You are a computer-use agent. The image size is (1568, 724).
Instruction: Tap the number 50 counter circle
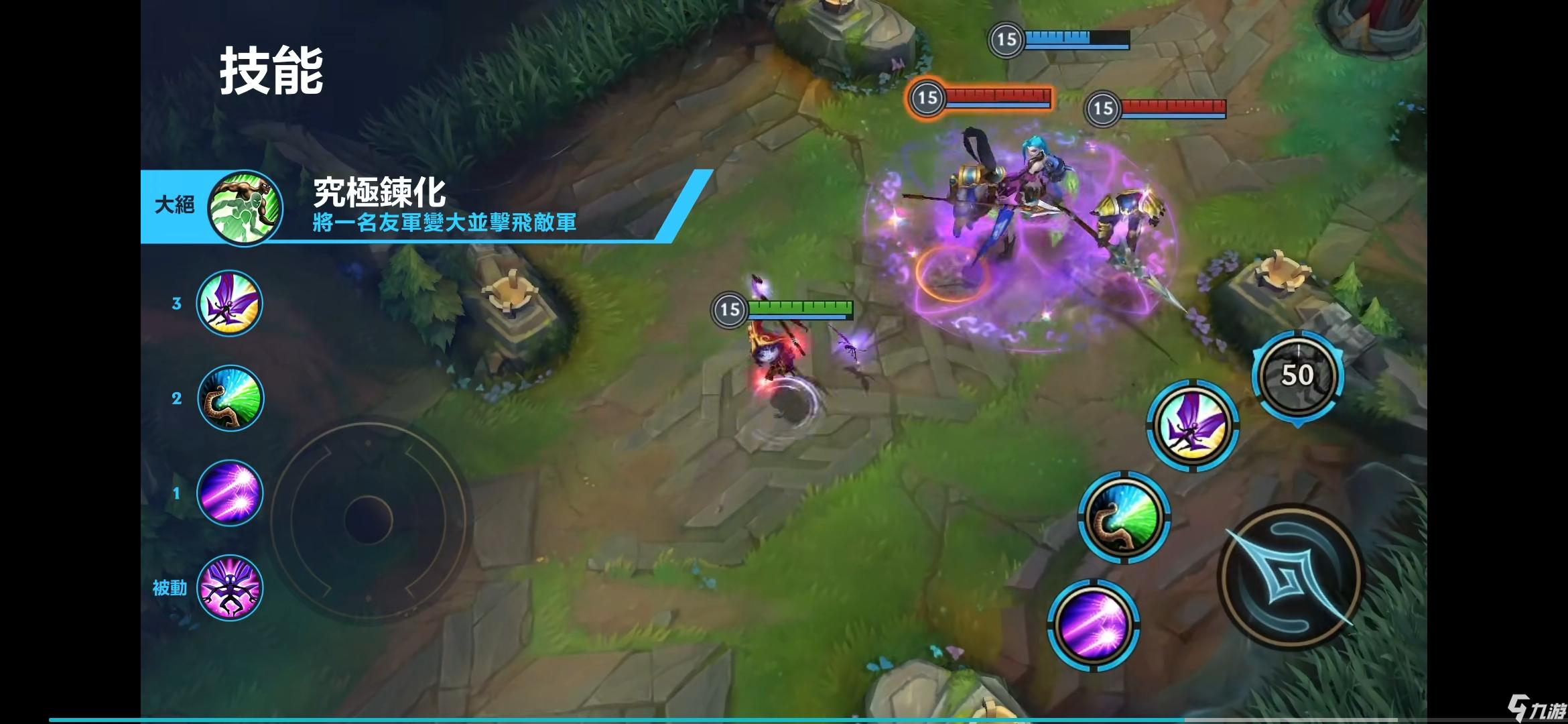point(1298,375)
